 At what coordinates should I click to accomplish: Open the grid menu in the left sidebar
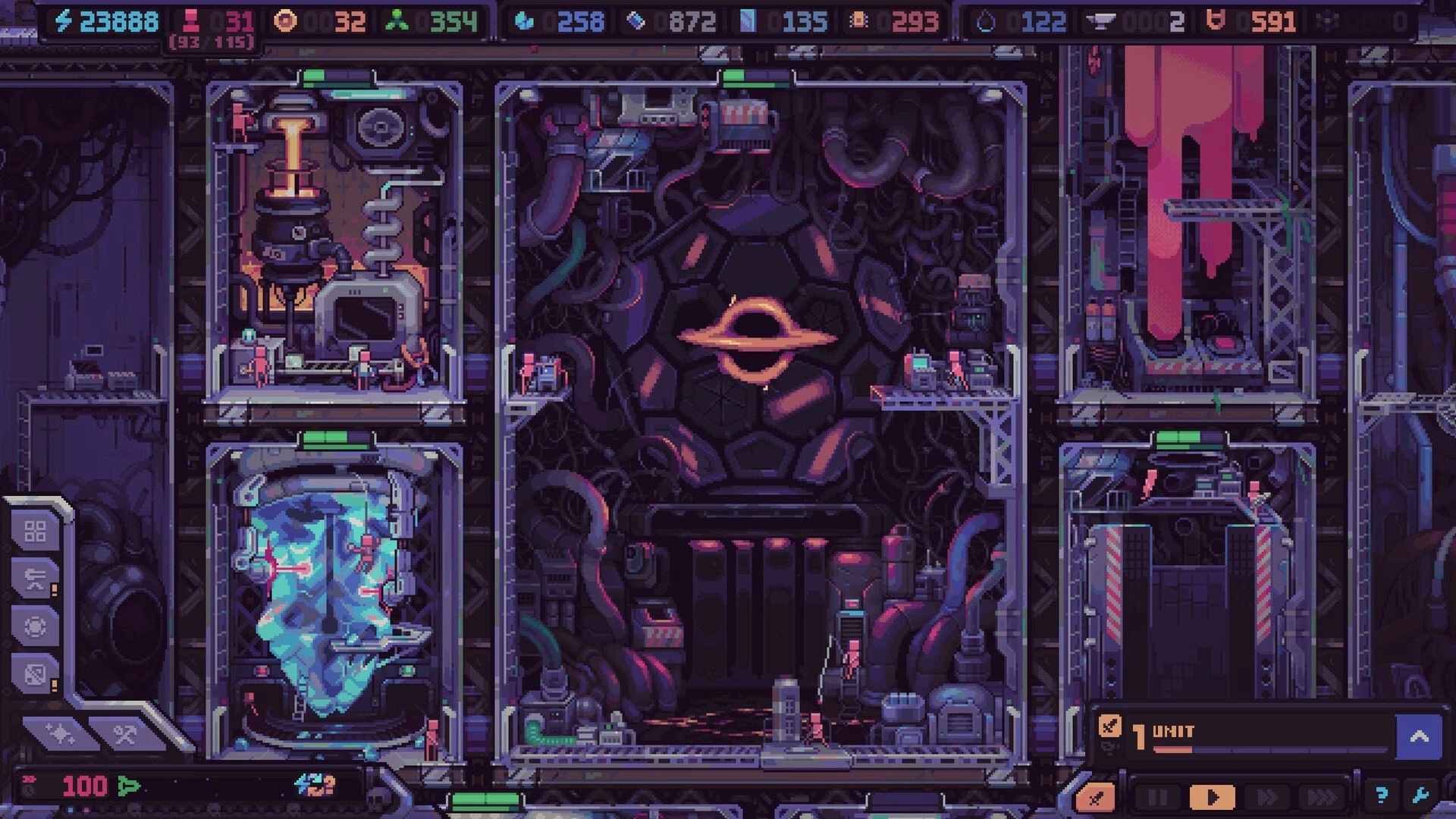click(36, 532)
